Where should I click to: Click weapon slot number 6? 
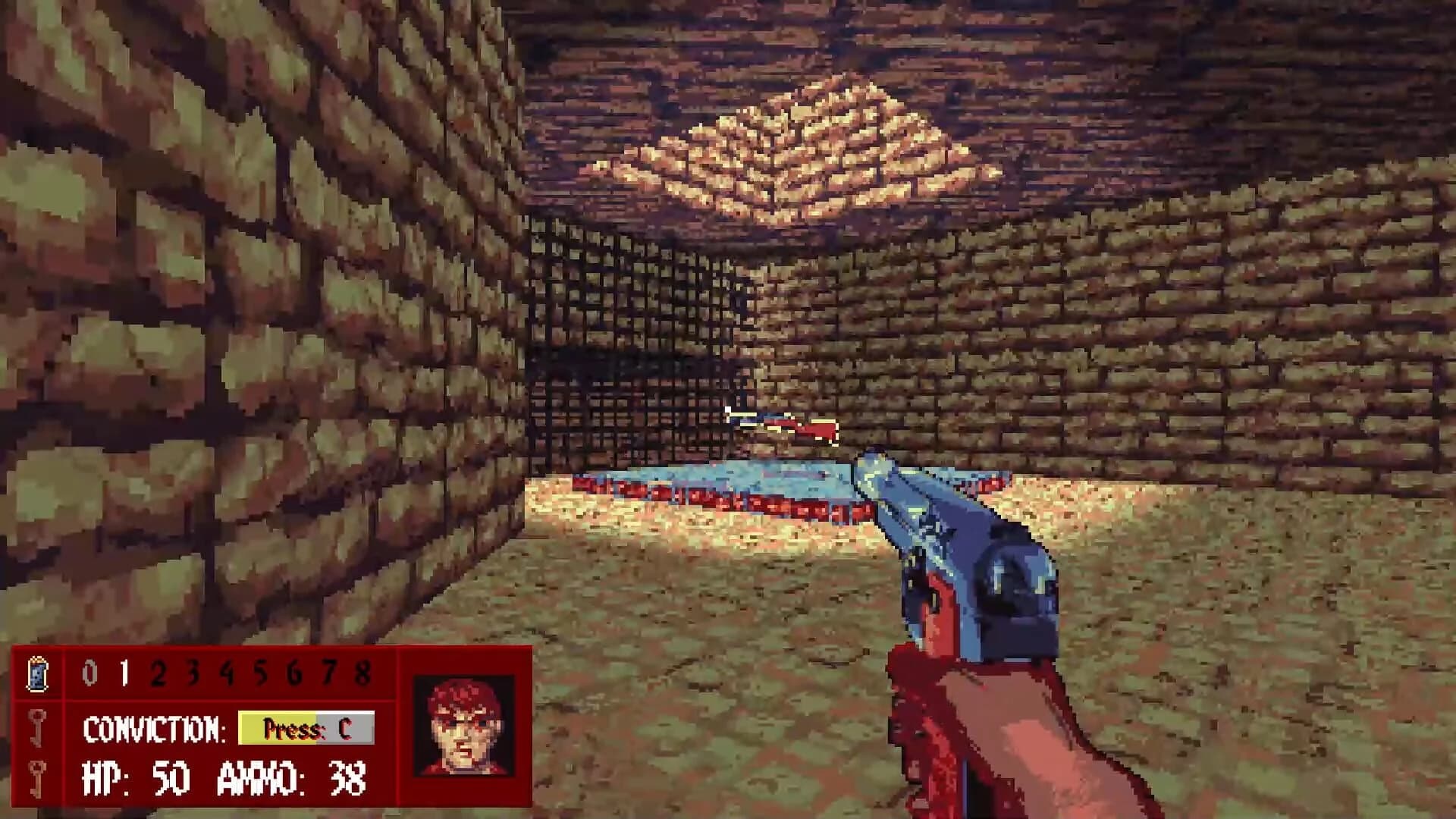(x=294, y=670)
